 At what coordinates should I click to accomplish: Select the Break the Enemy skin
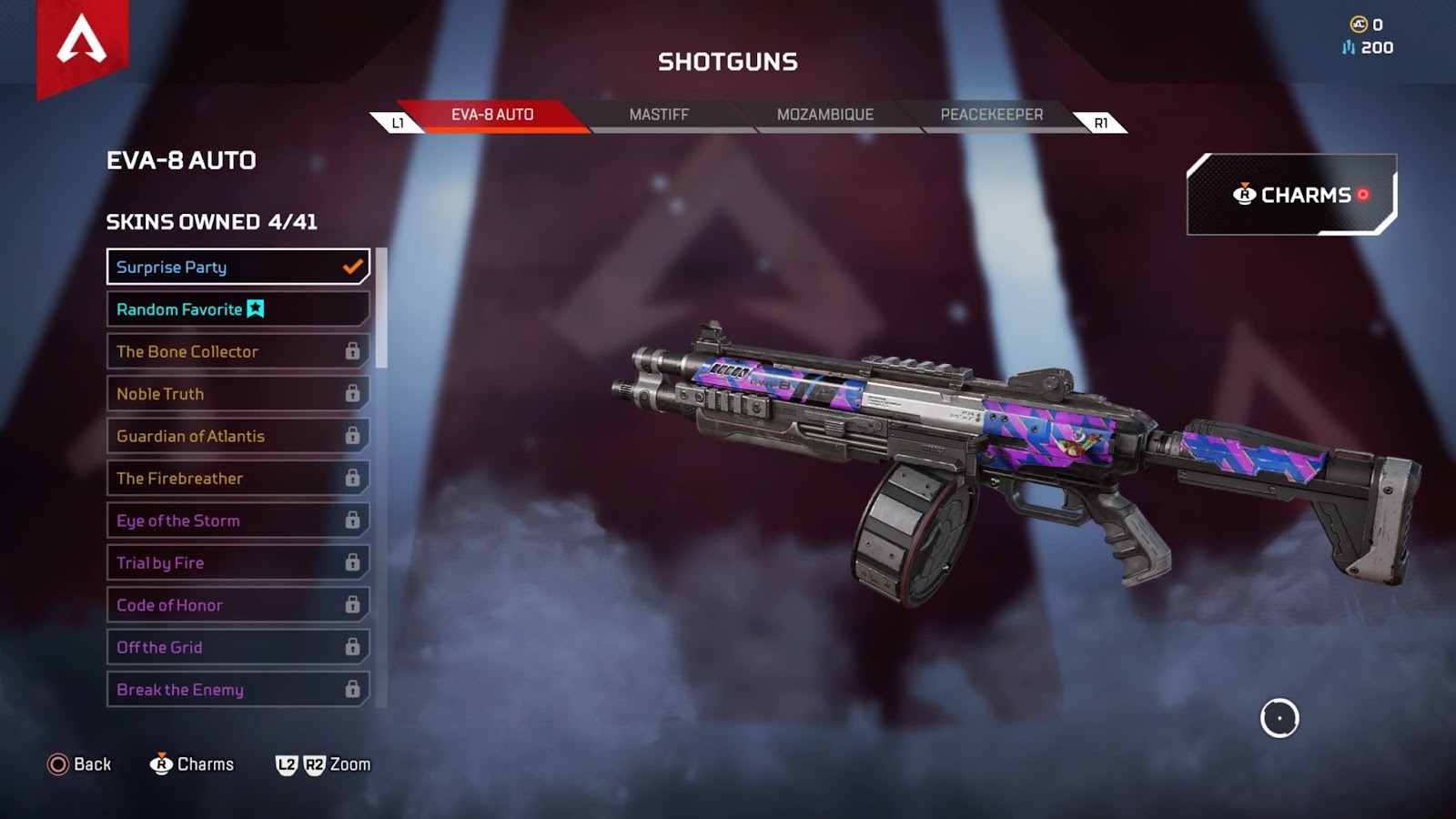click(x=238, y=690)
